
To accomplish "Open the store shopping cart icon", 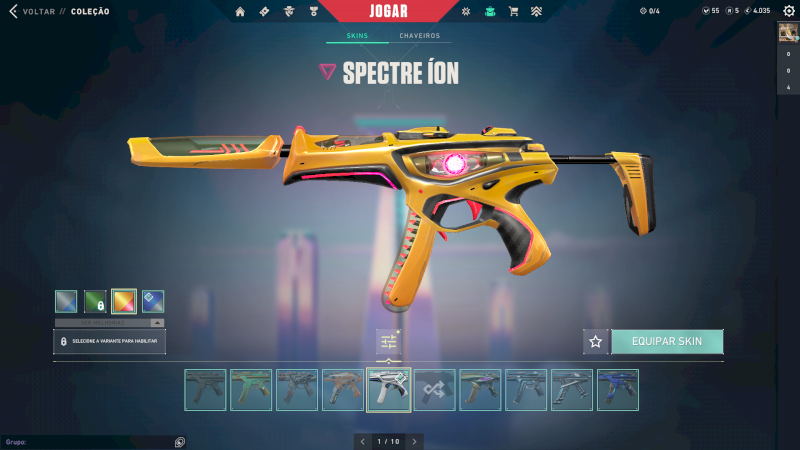I will pyautogui.click(x=513, y=12).
